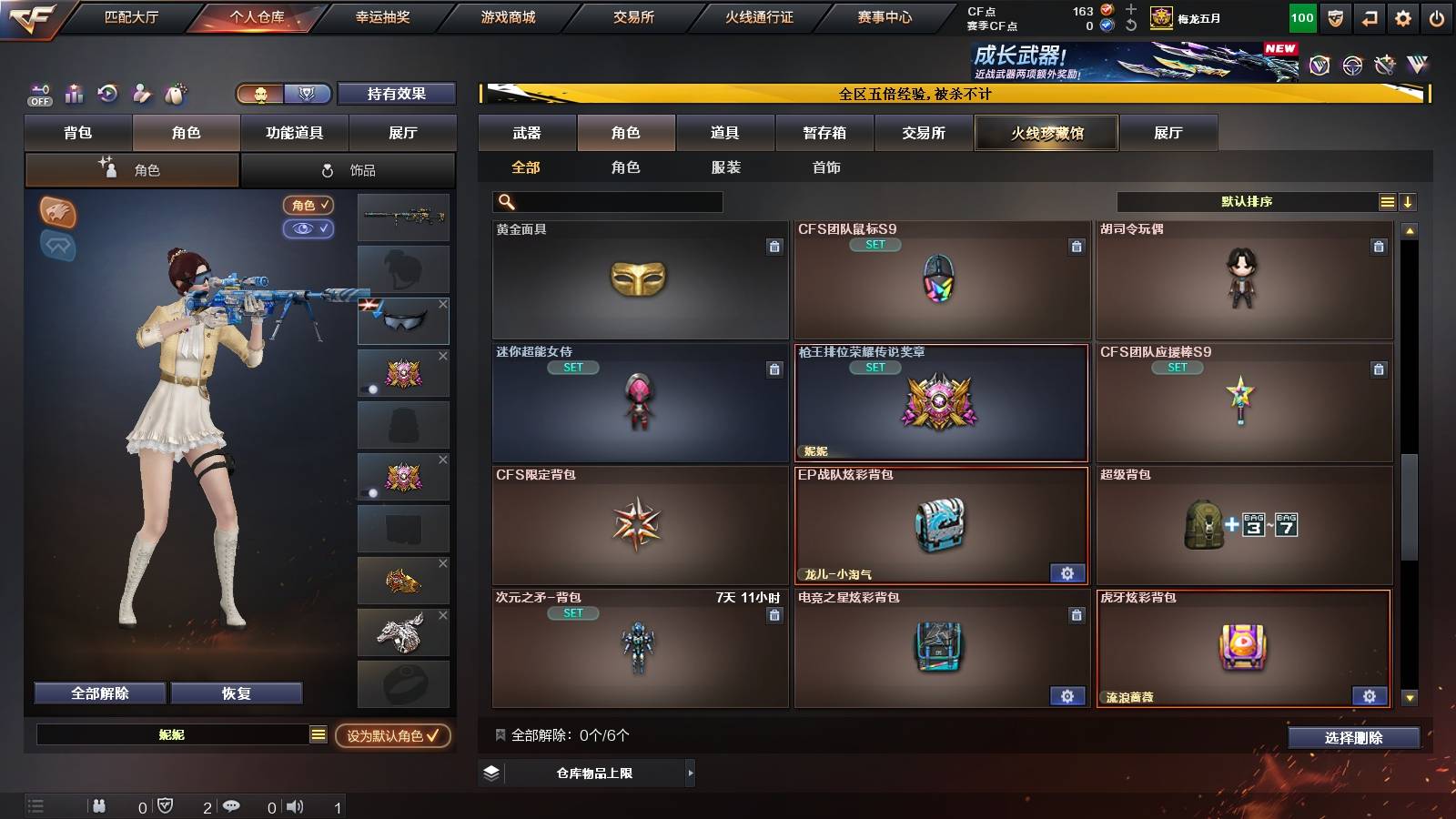1456x819 pixels.
Task: Open the character edit icon with person and pen
Action: click(x=141, y=94)
